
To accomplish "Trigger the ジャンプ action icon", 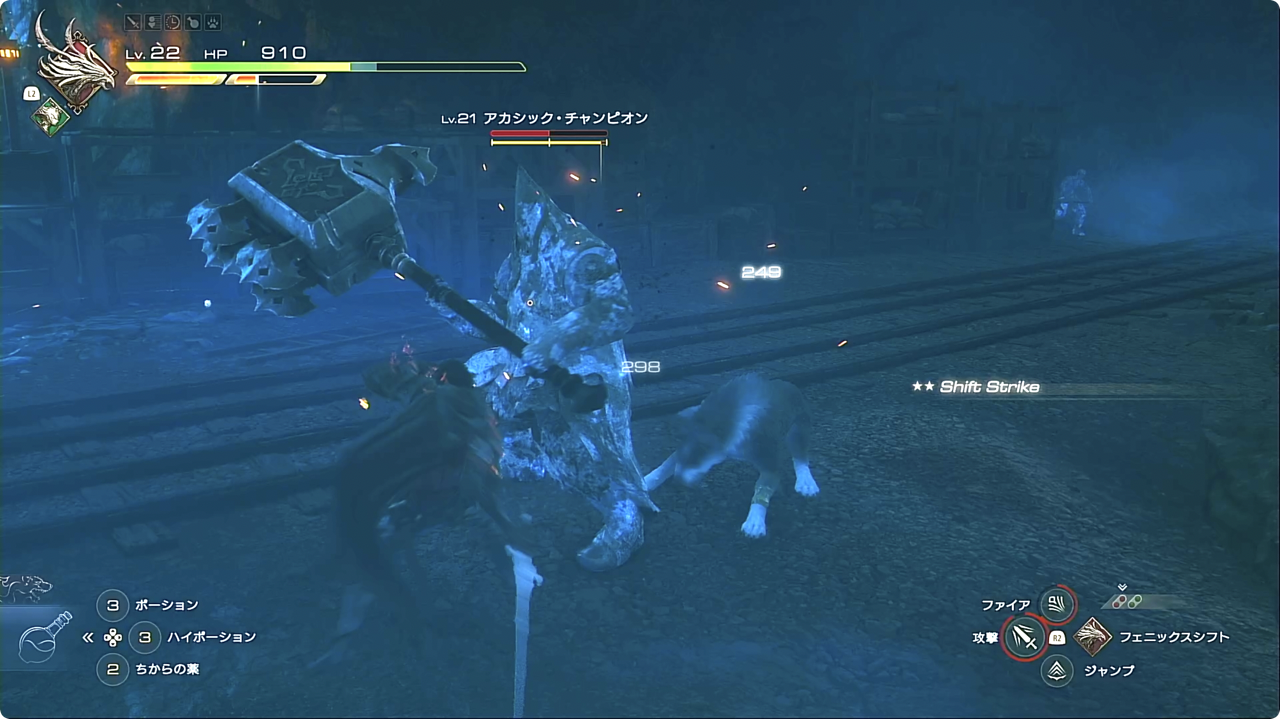I will point(1057,670).
